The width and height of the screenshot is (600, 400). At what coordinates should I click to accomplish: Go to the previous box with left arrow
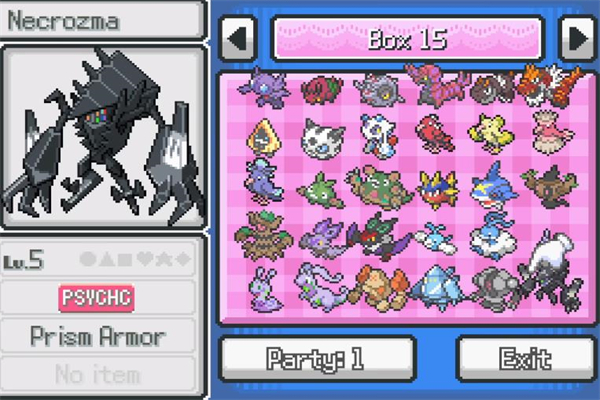pyautogui.click(x=237, y=39)
